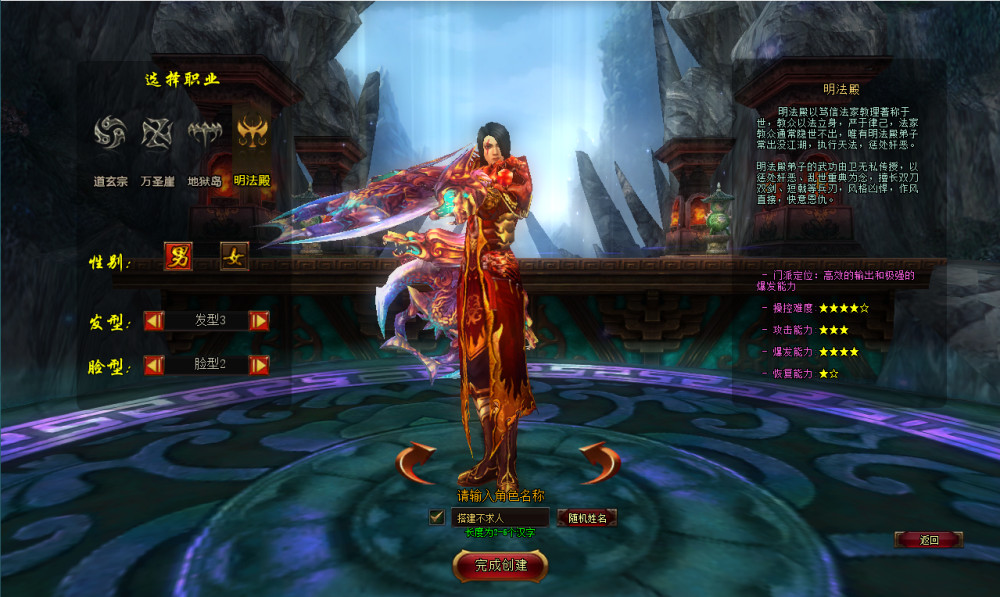Viewport: 1000px width, 597px height.
Task: Select the 明法殿 class icon
Action: click(251, 133)
